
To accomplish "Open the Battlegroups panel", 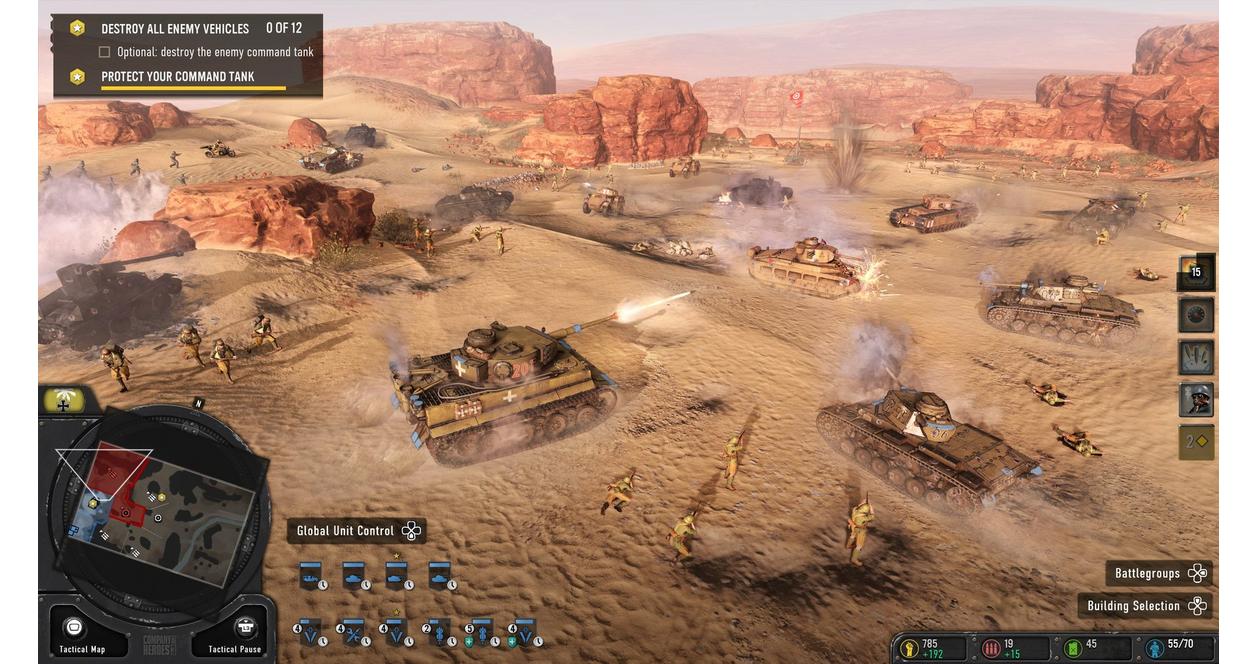I will click(x=1159, y=573).
